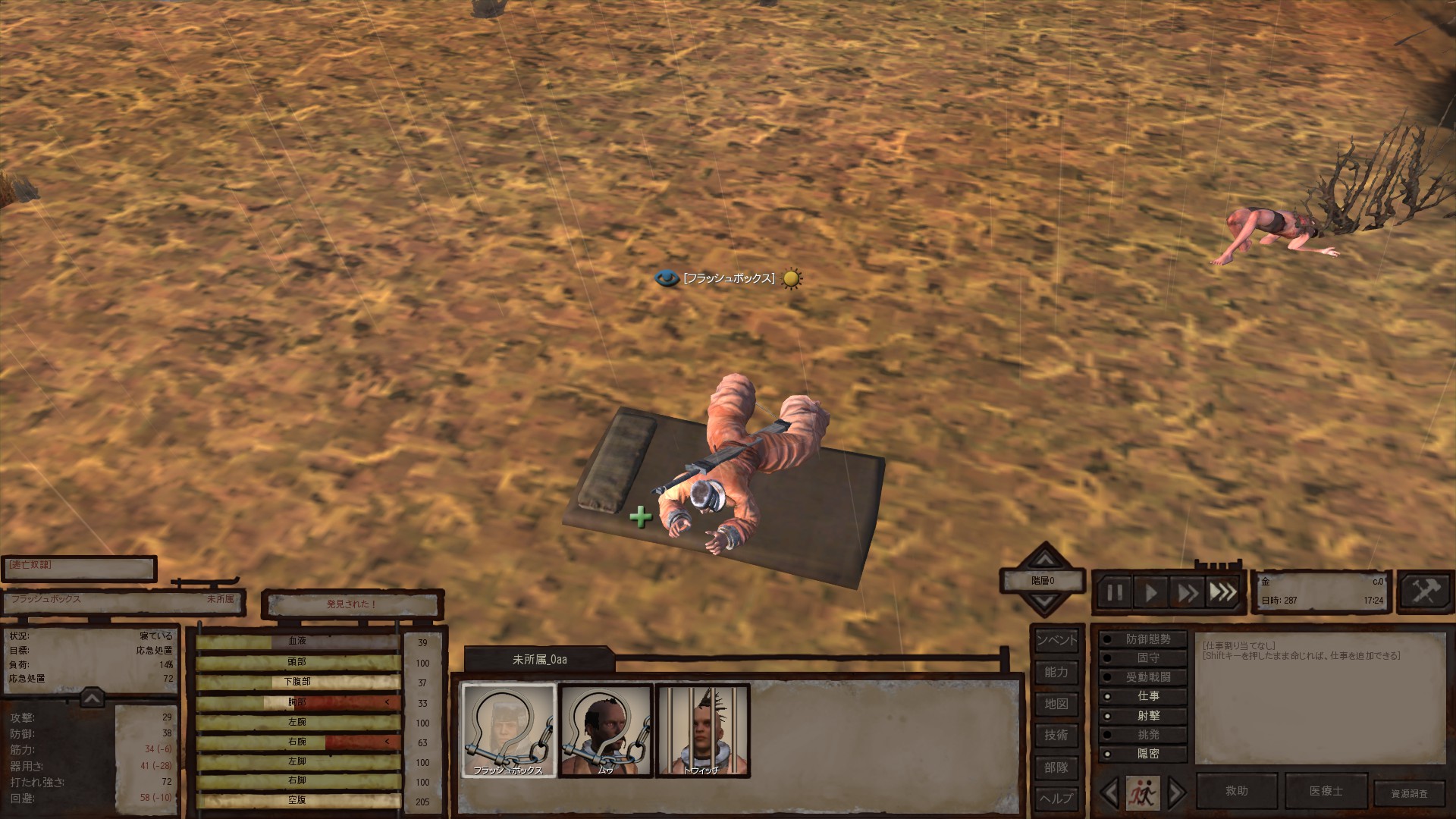Open the 技術 (tech) panel
The height and width of the screenshot is (819, 1456).
tap(1056, 735)
